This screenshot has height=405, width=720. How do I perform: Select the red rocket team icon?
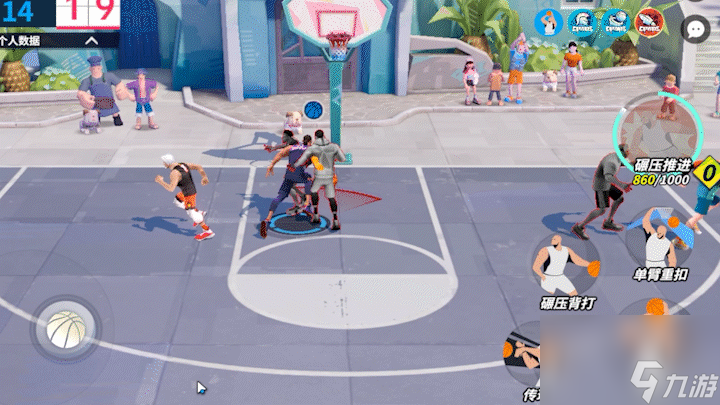coord(648,22)
